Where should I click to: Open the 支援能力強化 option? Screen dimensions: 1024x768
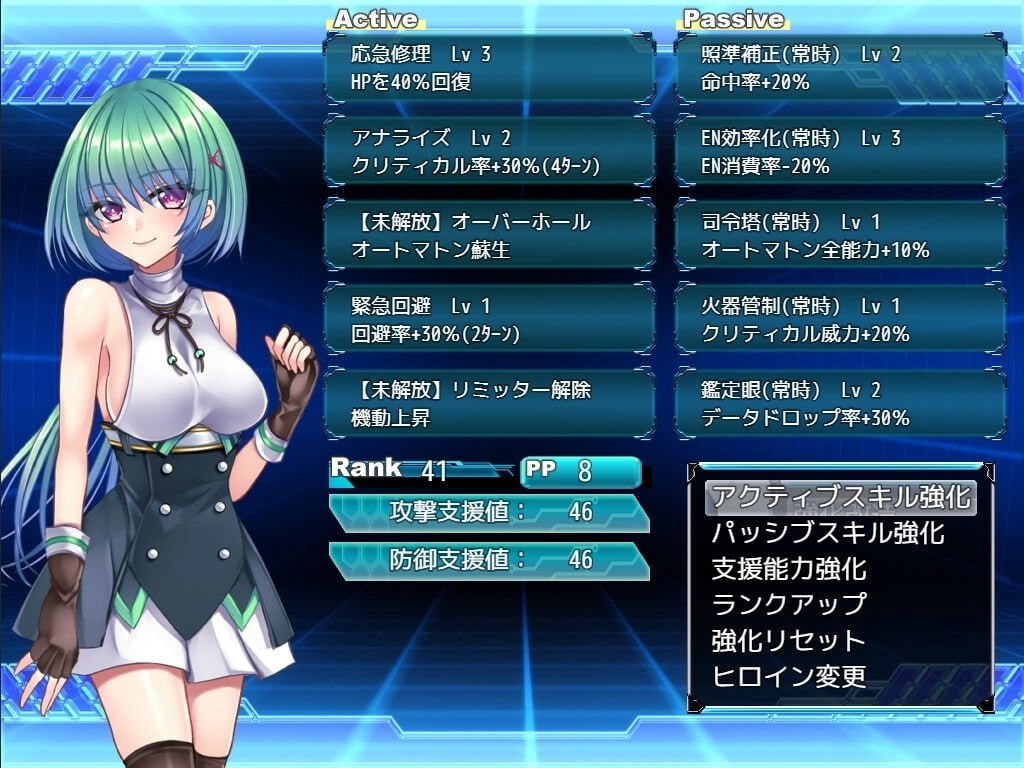(x=789, y=569)
